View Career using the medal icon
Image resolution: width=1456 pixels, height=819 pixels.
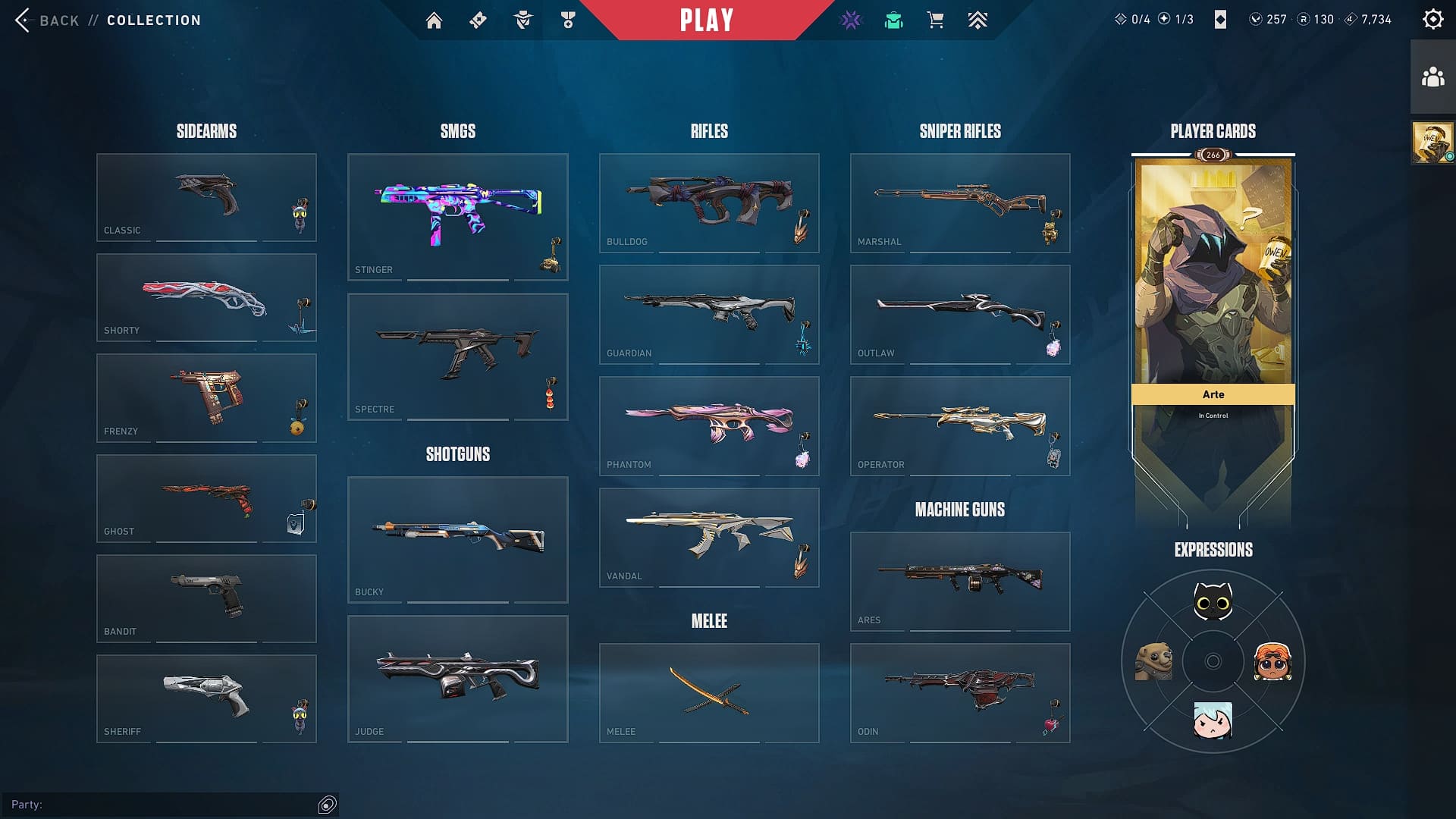tap(567, 20)
